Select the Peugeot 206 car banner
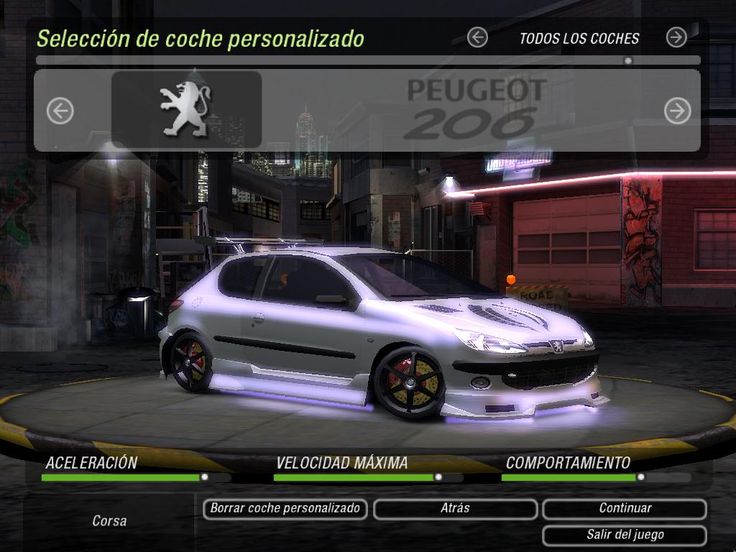 point(368,110)
